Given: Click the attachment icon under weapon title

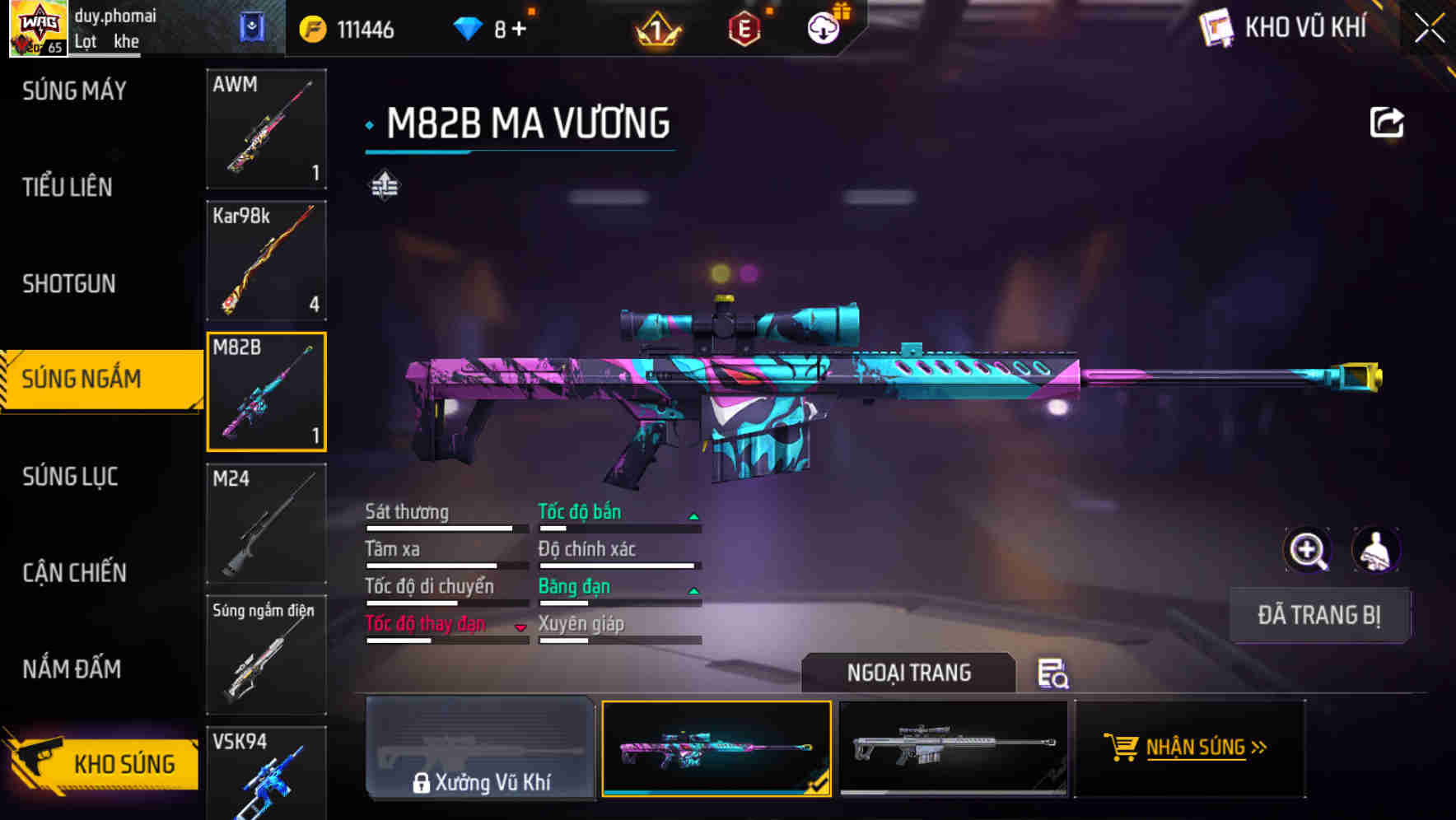Looking at the screenshot, I should (x=384, y=184).
